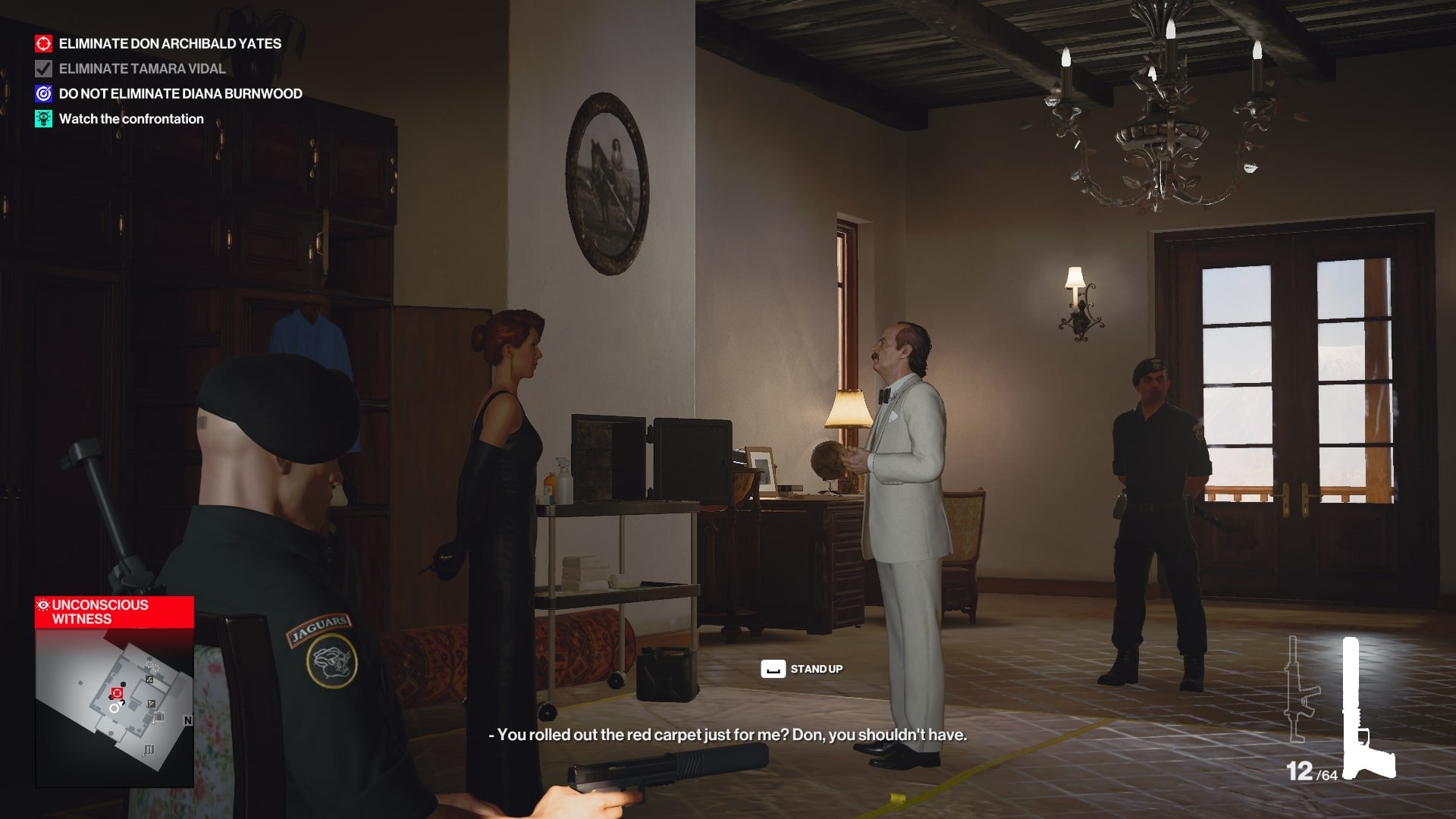Click the Watch the confrontation objective text
The image size is (1456, 819).
coord(131,119)
